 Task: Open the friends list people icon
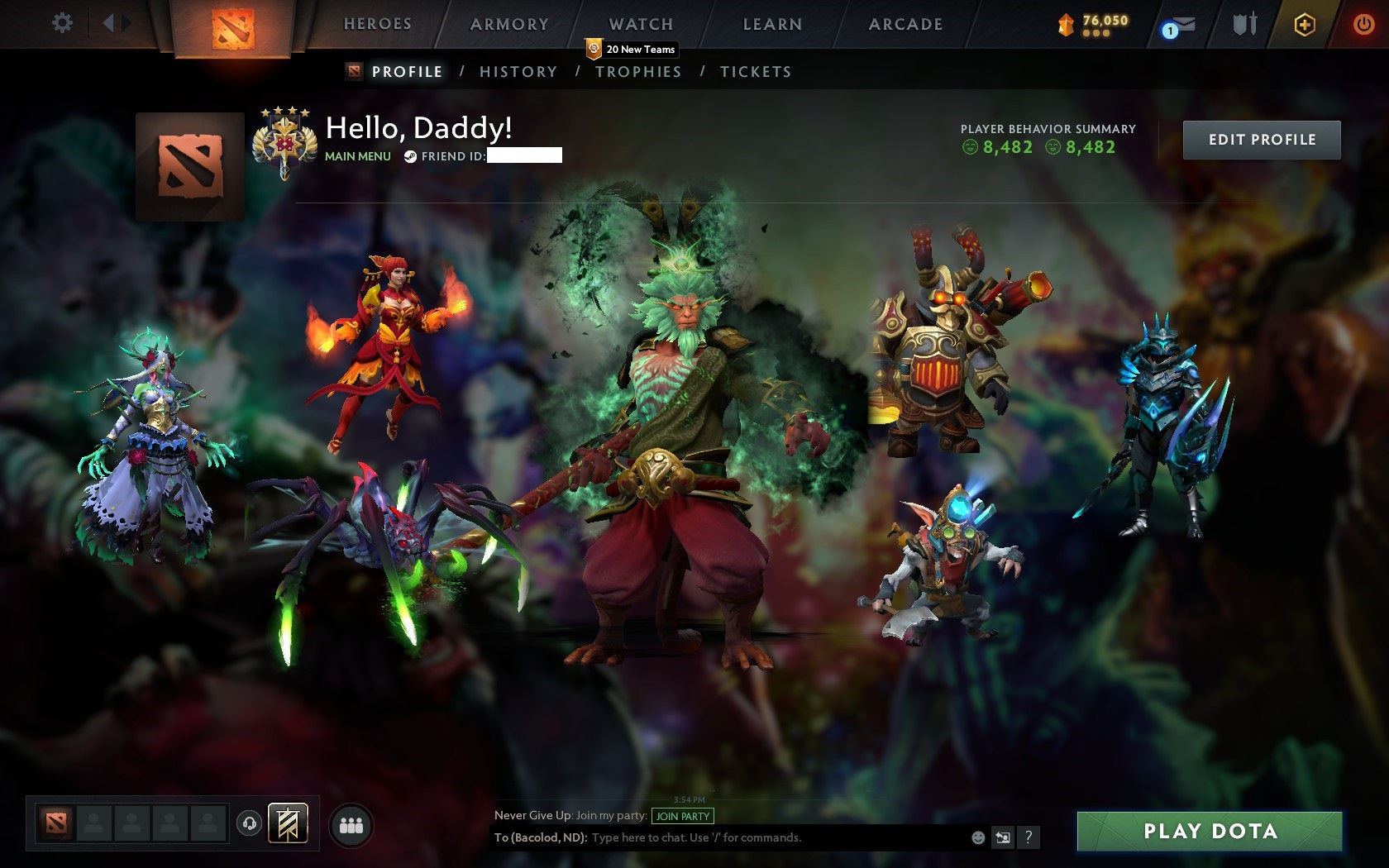click(x=350, y=823)
